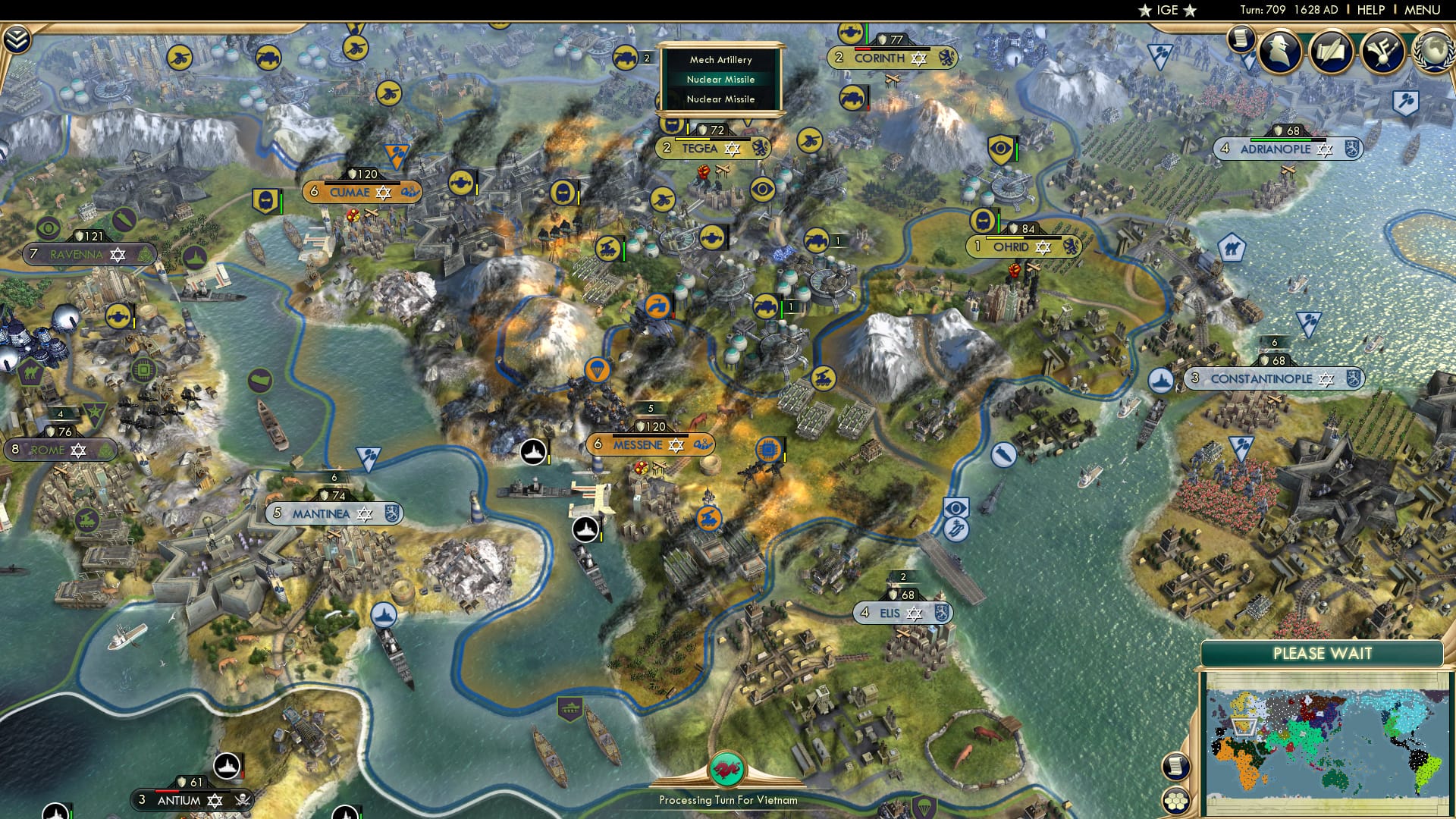The height and width of the screenshot is (819, 1456).
Task: Select Mech Artillery in the production queue
Action: tap(719, 59)
